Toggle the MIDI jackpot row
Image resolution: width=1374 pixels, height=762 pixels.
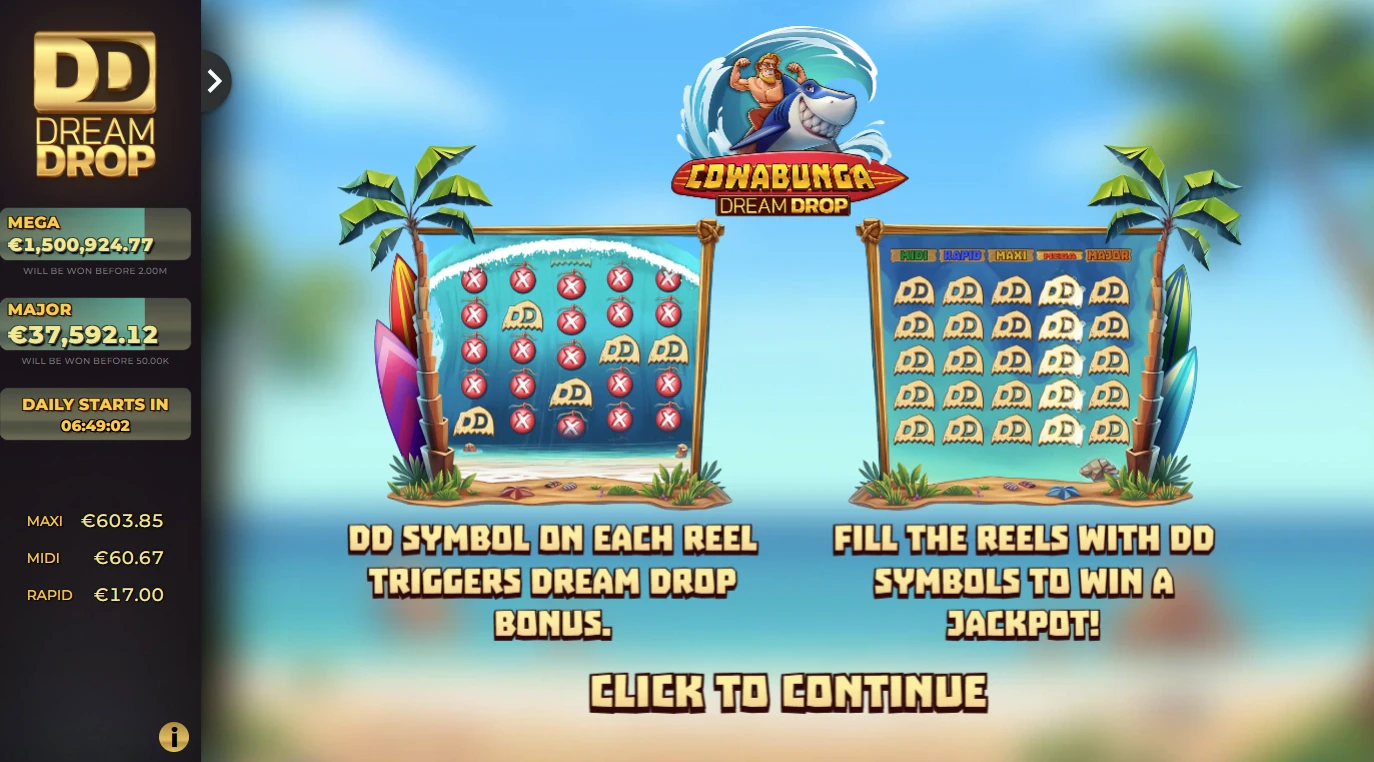click(x=95, y=557)
